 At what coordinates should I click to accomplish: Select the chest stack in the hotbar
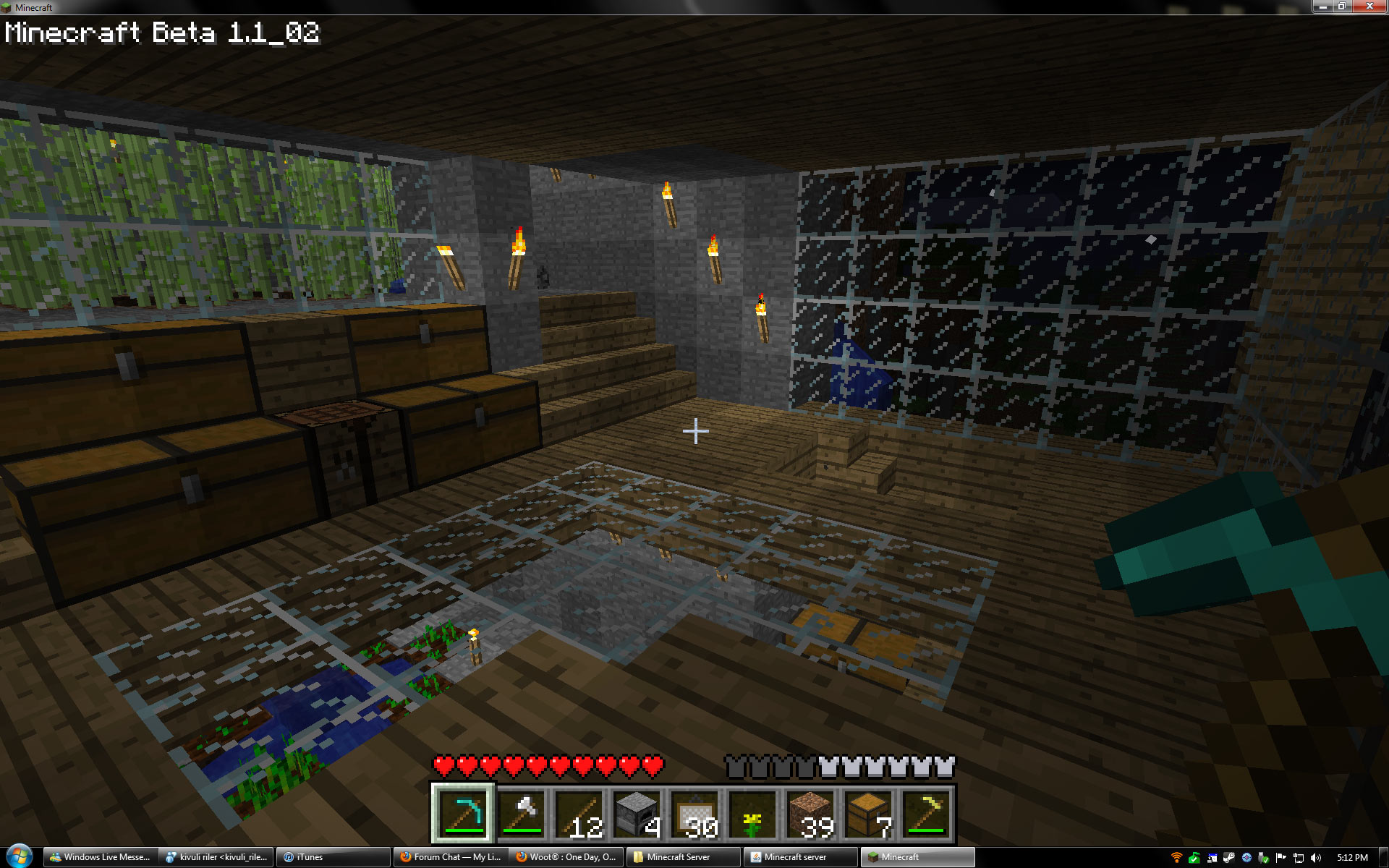[868, 814]
